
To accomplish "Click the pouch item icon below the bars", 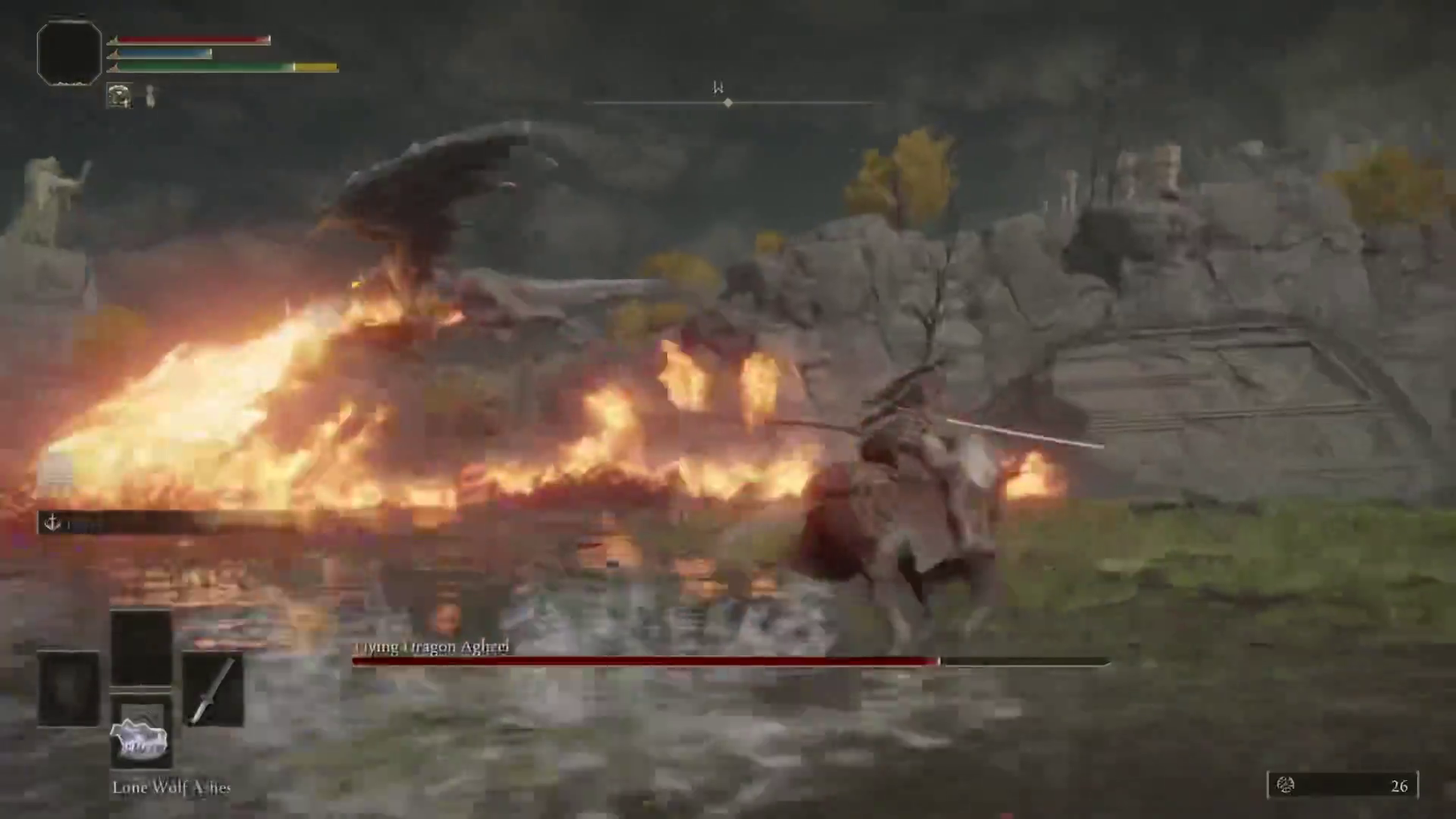I will [117, 94].
